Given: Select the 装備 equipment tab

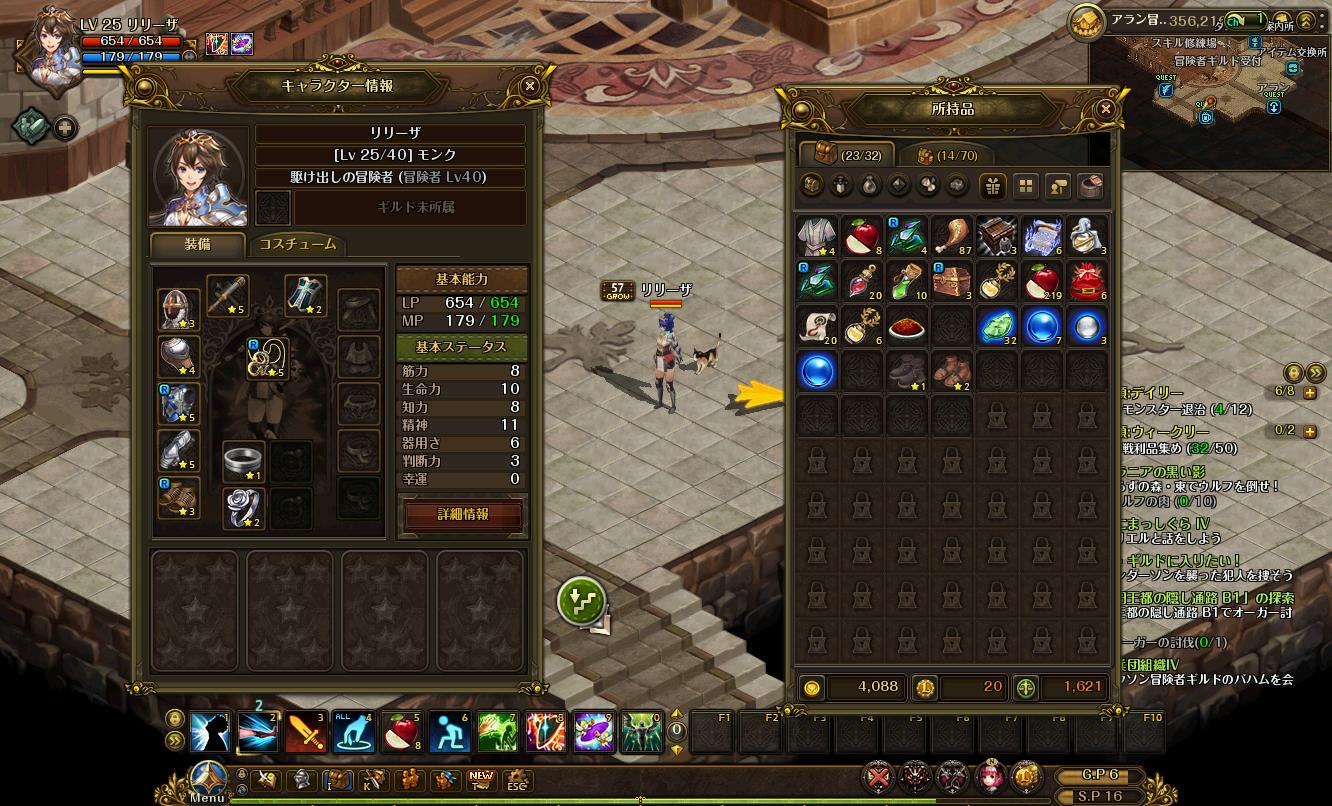Looking at the screenshot, I should pyautogui.click(x=197, y=245).
